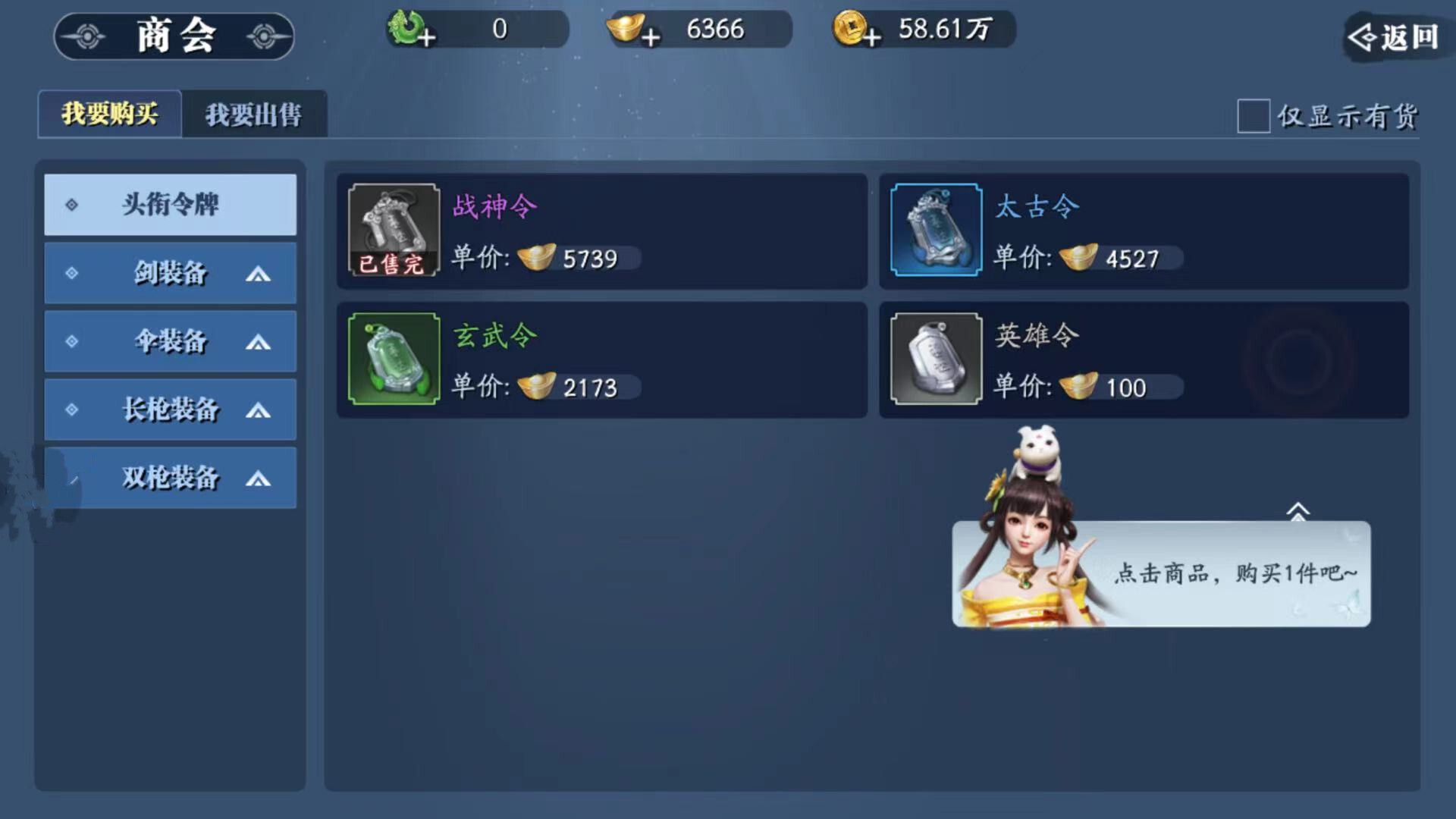Toggle the 头衔令牌 category selection
The width and height of the screenshot is (1456, 819).
[169, 205]
